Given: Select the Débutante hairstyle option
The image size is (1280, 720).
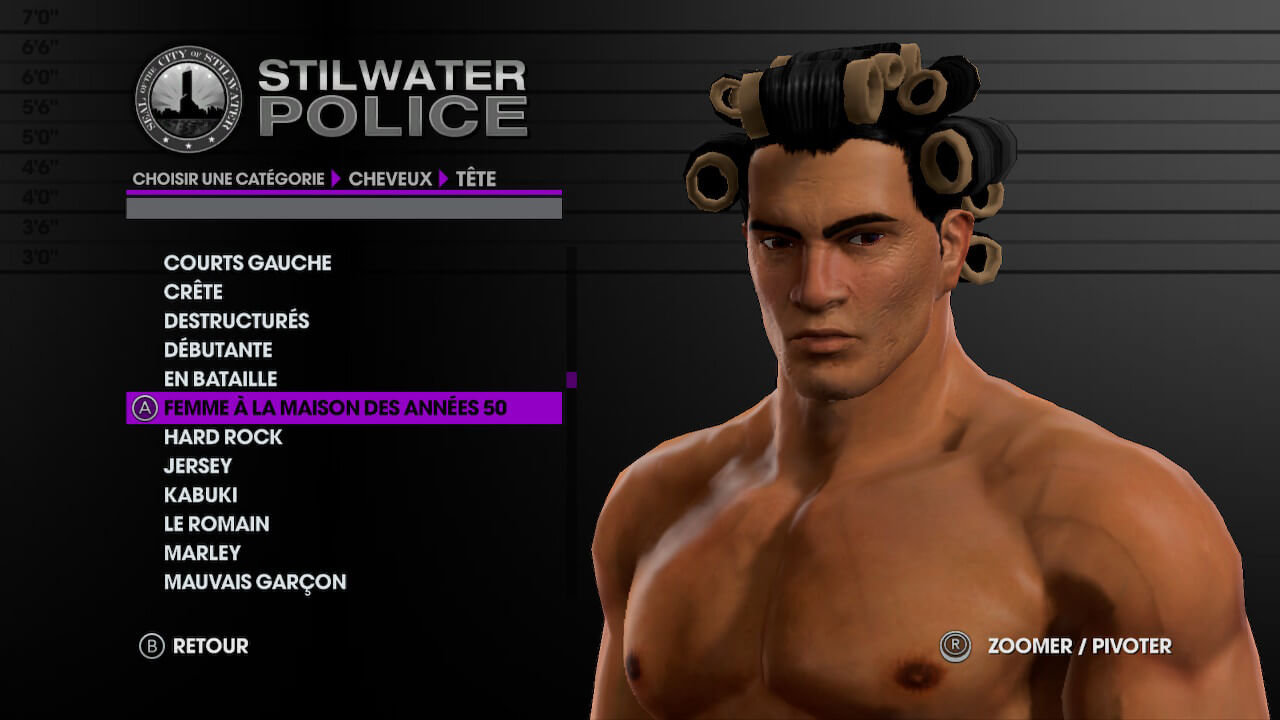Looking at the screenshot, I should point(218,350).
